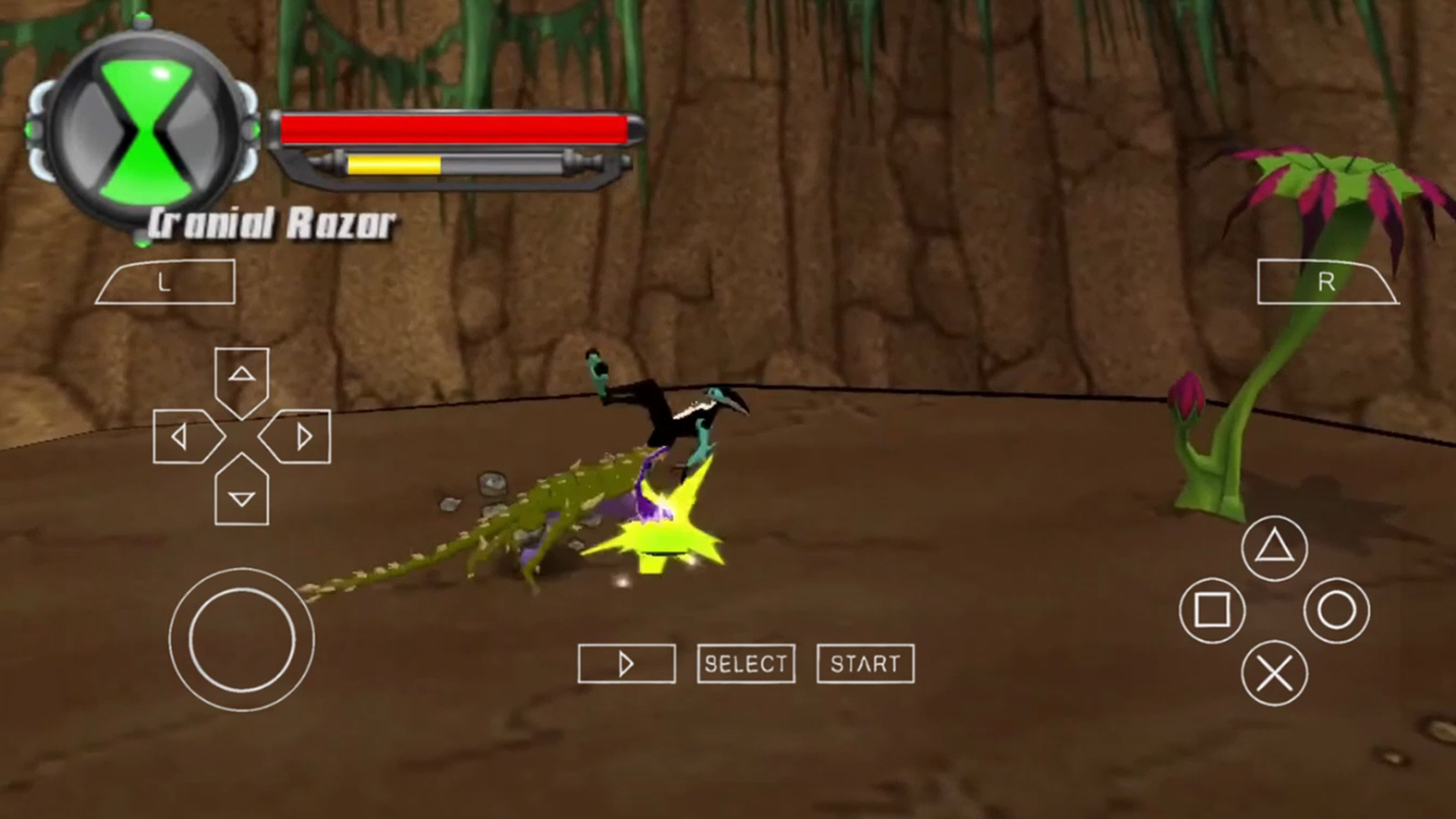Tap the cross action button
Viewport: 1456px width, 819px height.
[1274, 674]
